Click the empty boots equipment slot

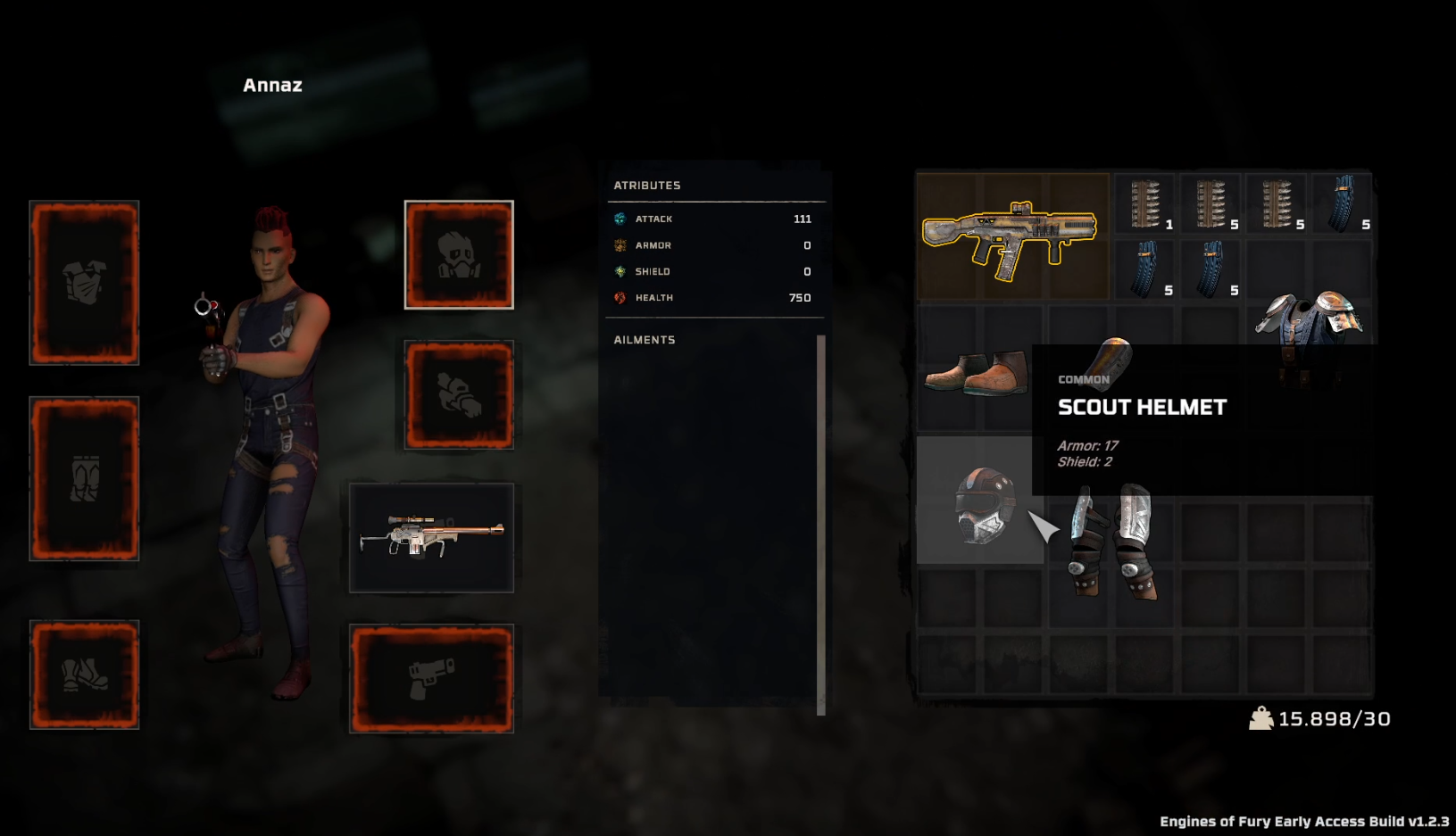[85, 675]
